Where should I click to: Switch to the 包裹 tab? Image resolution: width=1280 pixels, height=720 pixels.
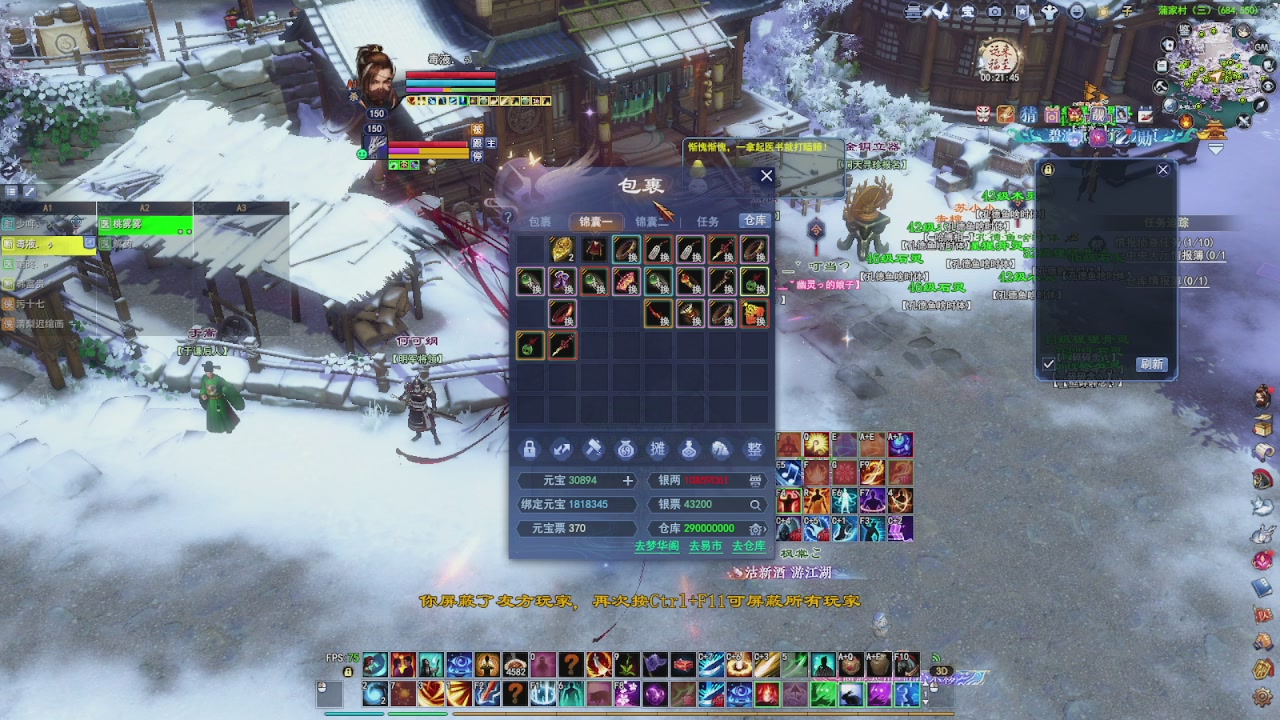[x=540, y=221]
